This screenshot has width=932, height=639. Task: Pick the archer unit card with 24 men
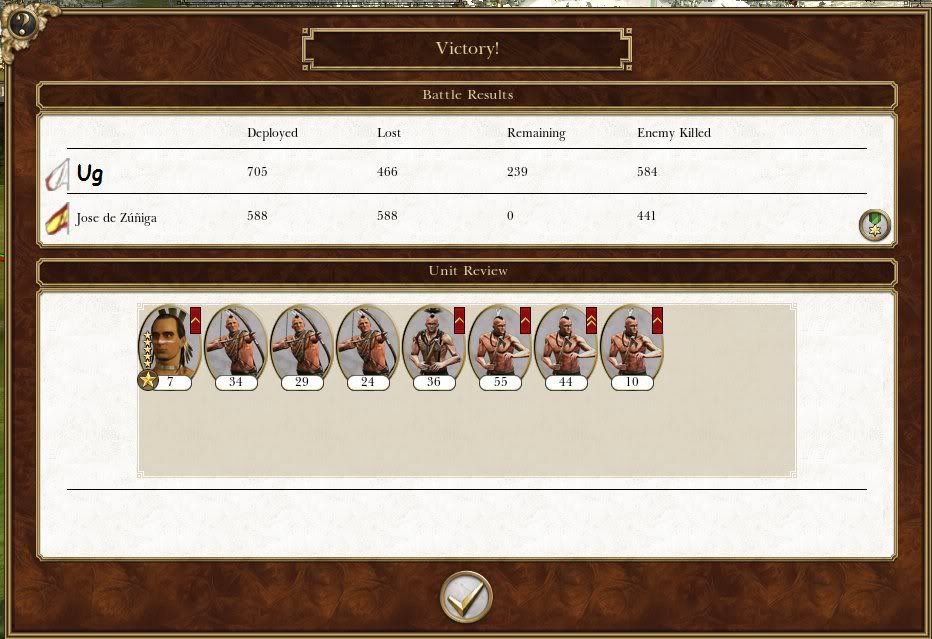tap(367, 345)
